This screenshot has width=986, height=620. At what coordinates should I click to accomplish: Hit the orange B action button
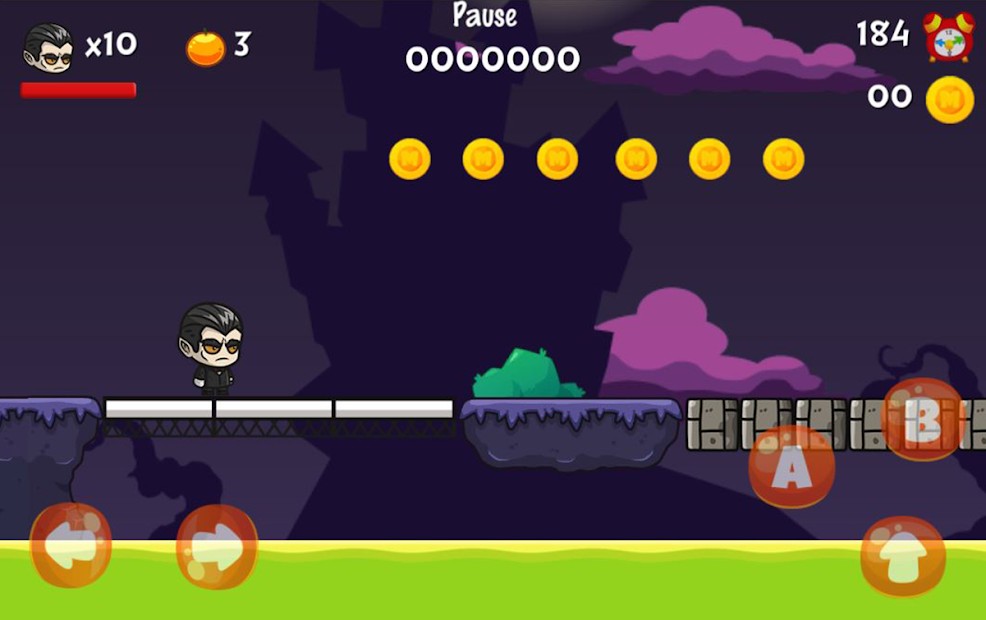(x=922, y=420)
